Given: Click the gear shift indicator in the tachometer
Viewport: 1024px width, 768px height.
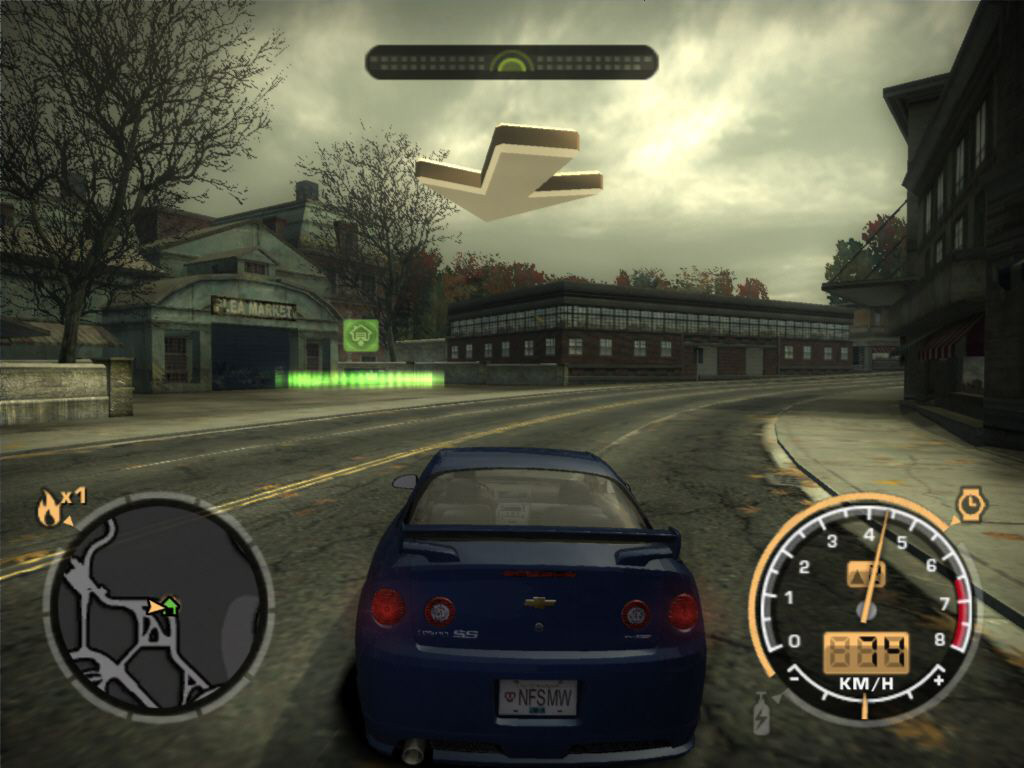Looking at the screenshot, I should 864,573.
